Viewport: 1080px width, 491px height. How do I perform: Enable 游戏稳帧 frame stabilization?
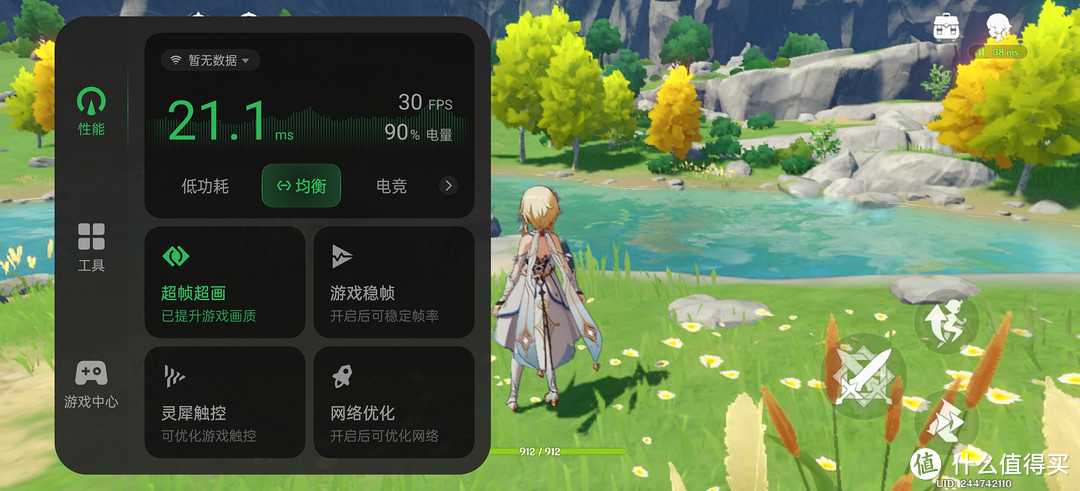pos(394,282)
